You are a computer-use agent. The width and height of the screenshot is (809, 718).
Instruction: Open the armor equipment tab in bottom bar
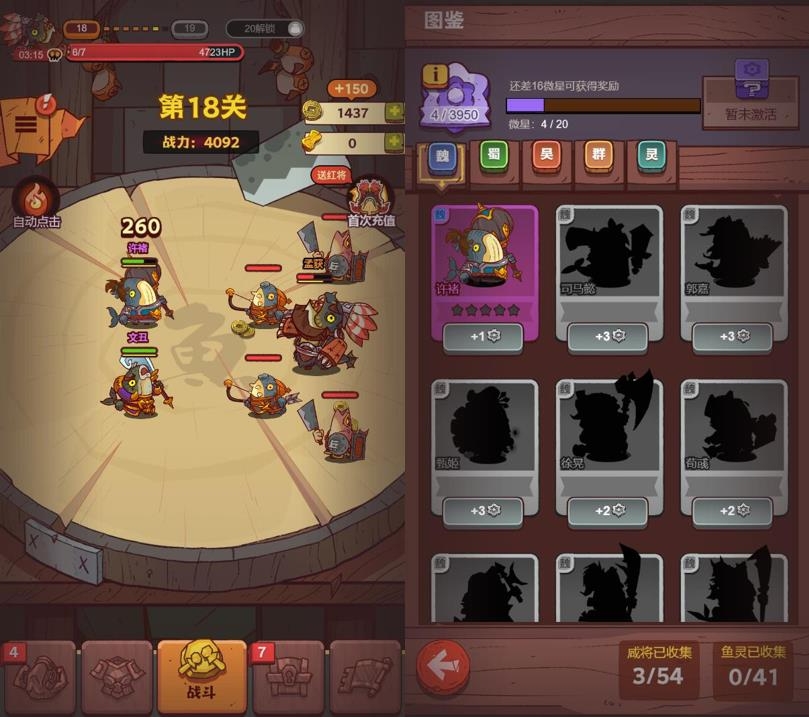point(118,675)
